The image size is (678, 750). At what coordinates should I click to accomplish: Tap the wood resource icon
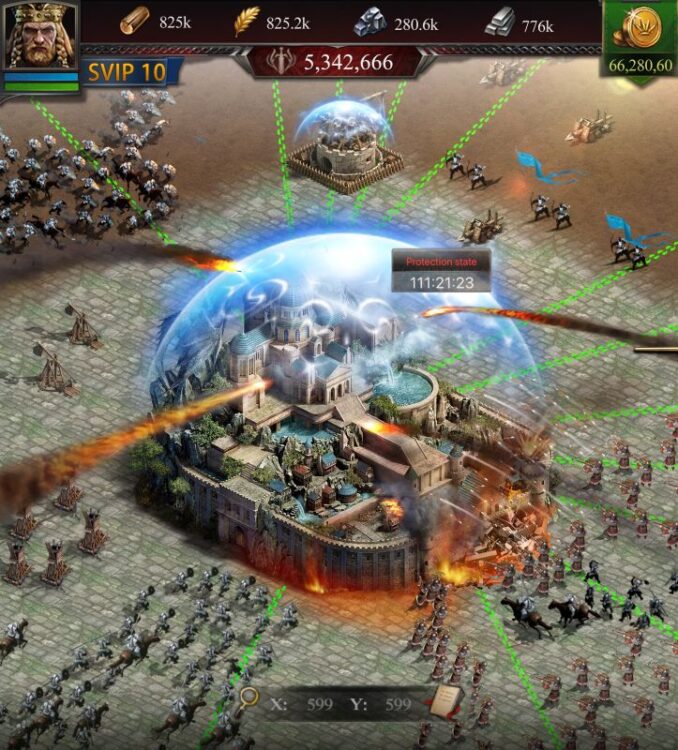point(135,21)
